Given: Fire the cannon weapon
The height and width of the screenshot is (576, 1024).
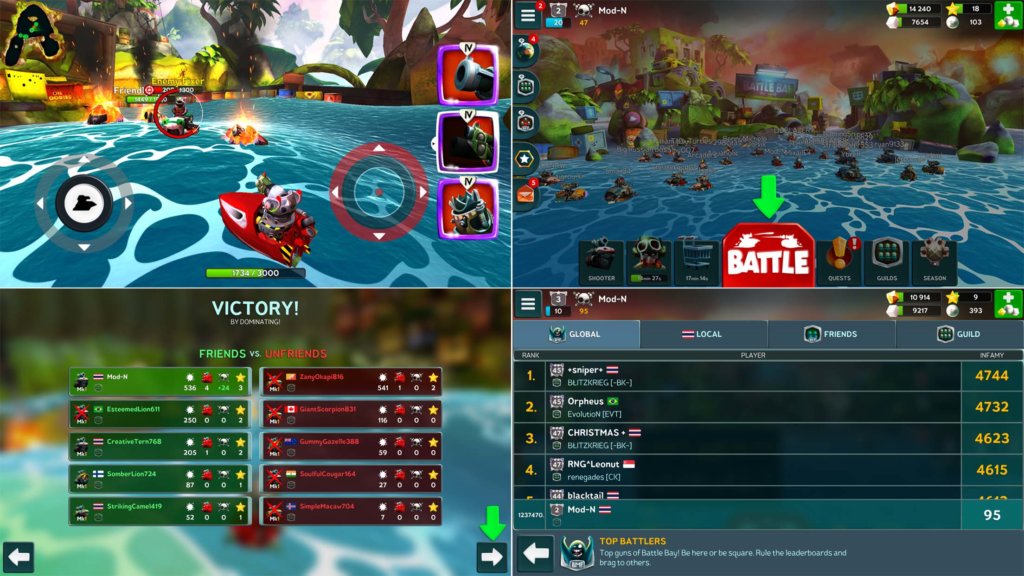Looking at the screenshot, I should 468,75.
